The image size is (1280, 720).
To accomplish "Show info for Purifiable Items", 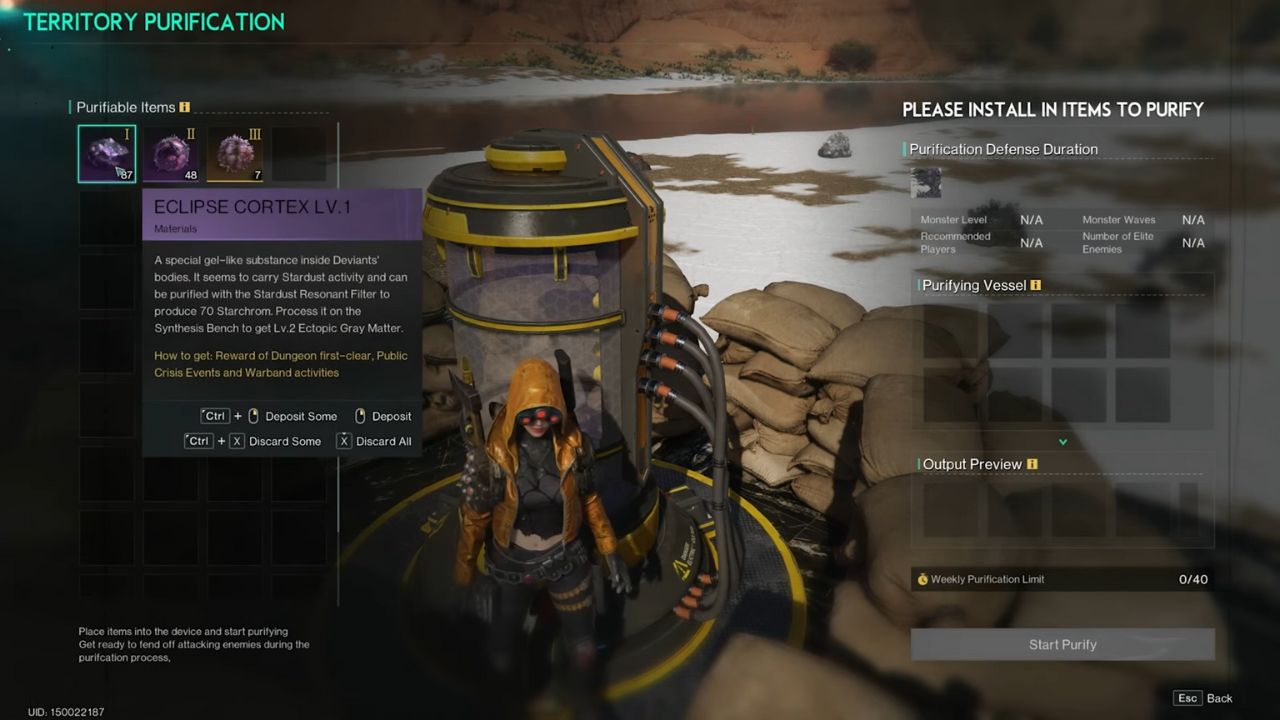I will click(185, 107).
